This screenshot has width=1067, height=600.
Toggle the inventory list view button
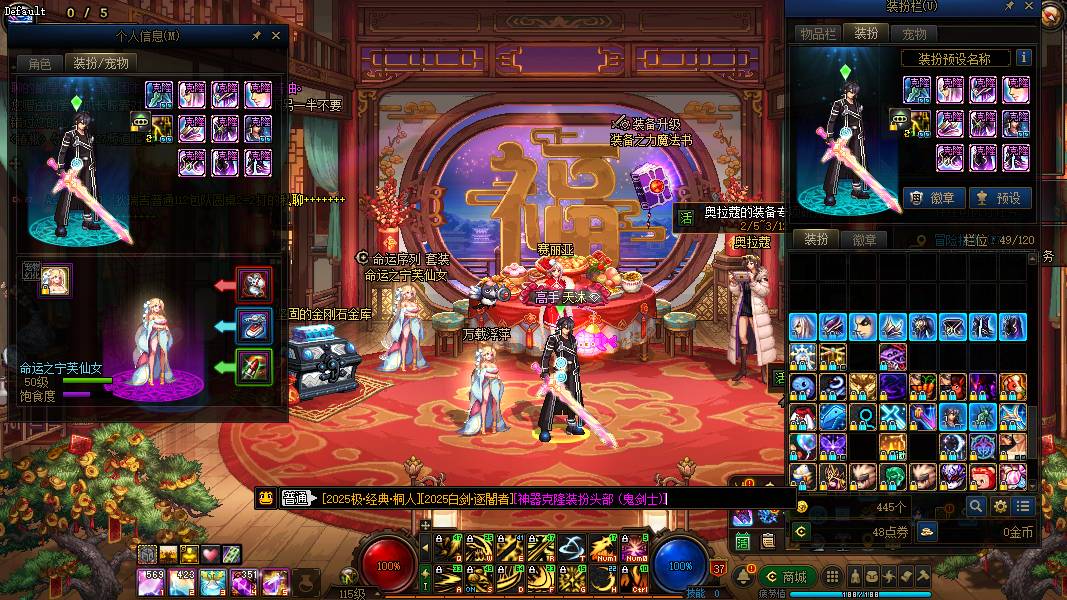1023,507
